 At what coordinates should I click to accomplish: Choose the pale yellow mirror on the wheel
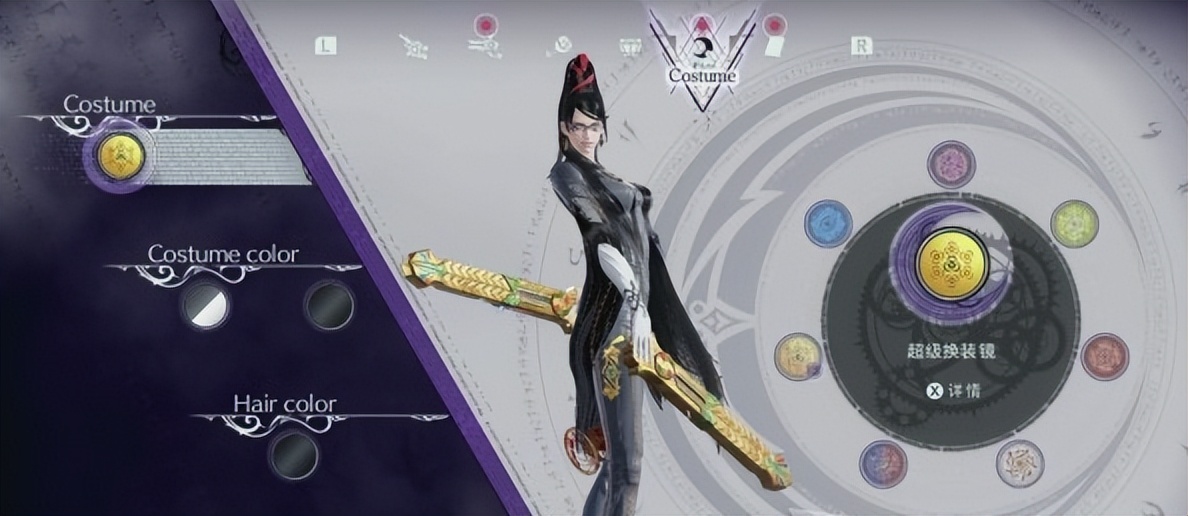click(x=799, y=356)
